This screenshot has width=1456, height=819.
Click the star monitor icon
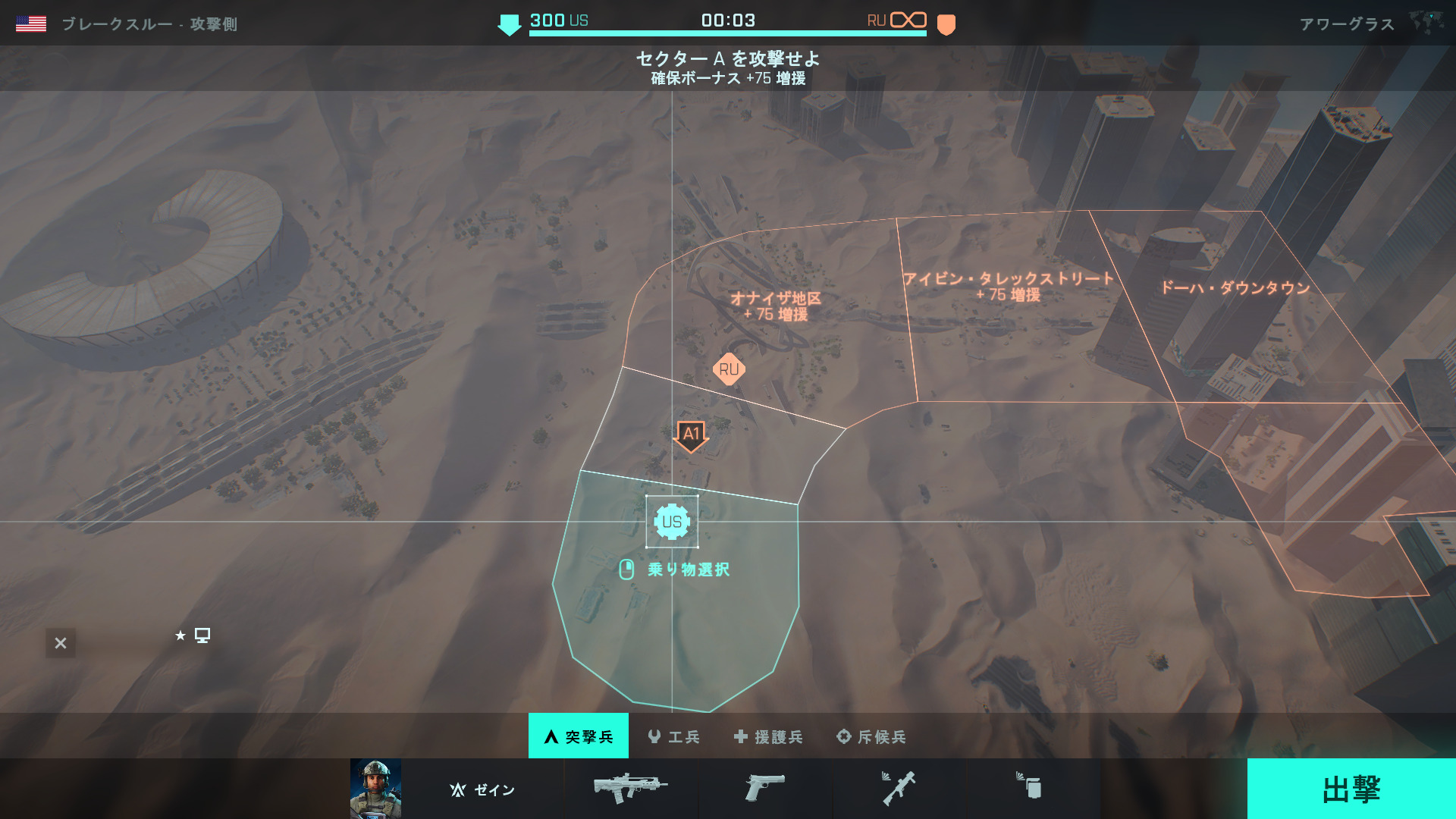pos(193,635)
